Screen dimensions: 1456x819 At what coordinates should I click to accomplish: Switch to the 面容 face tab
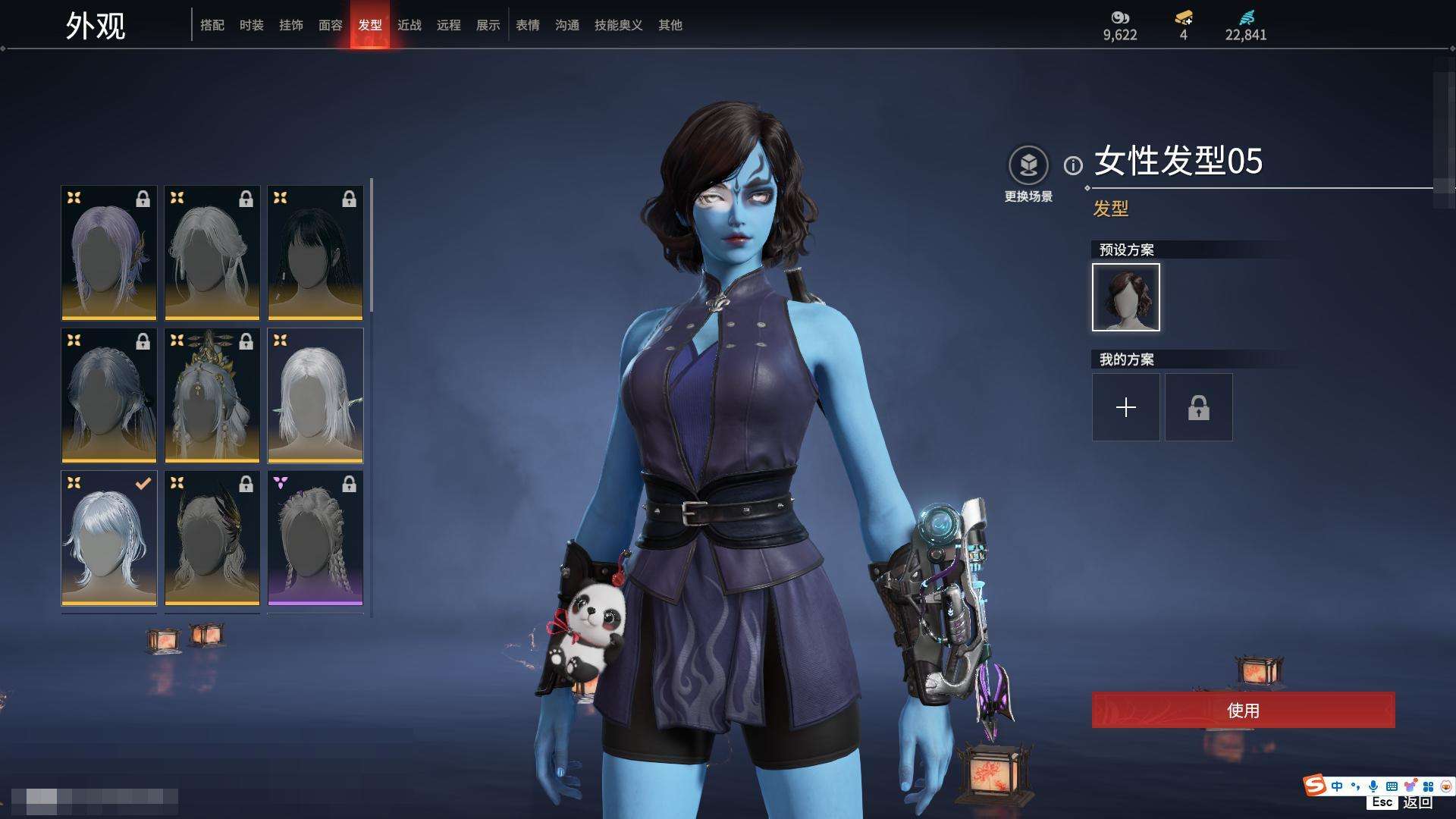(331, 25)
